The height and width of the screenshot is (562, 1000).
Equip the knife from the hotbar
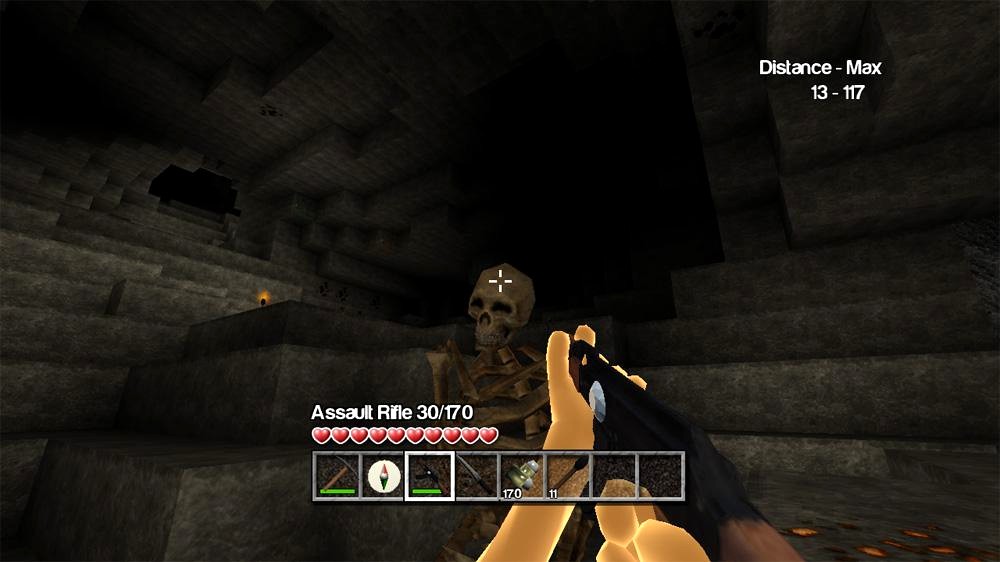[x=476, y=475]
